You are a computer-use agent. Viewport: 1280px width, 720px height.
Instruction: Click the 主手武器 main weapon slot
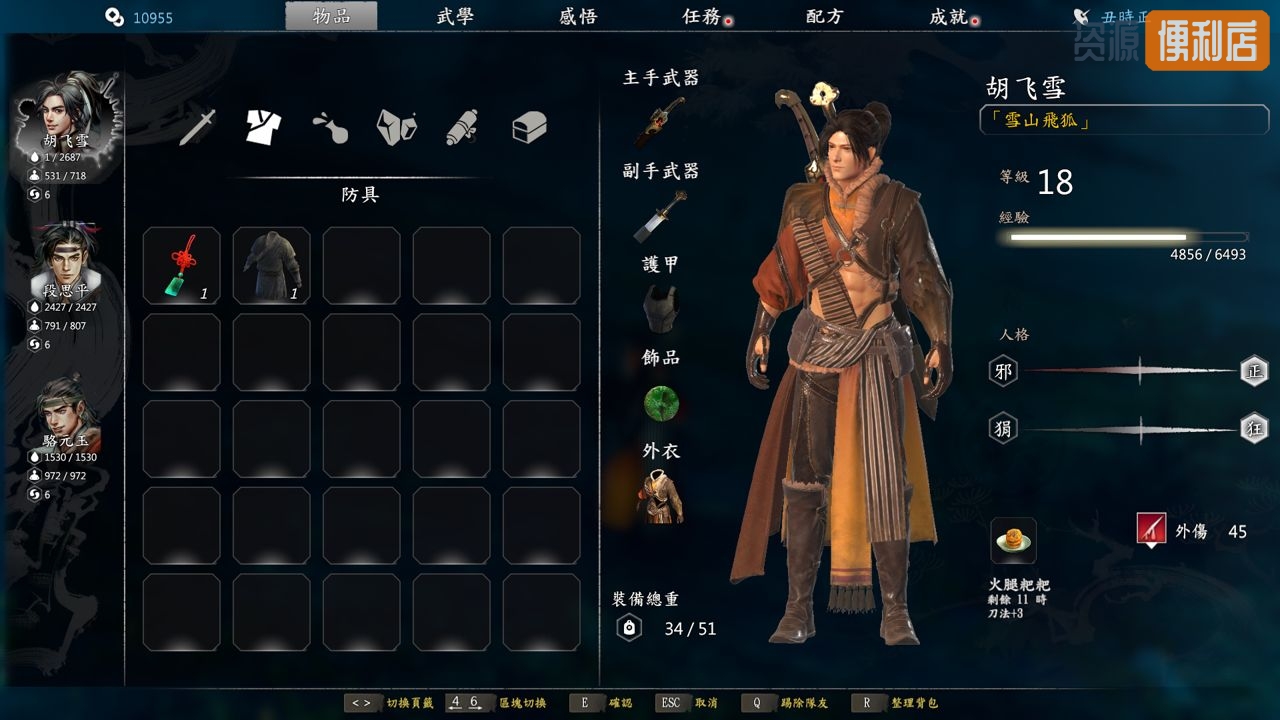pyautogui.click(x=660, y=122)
